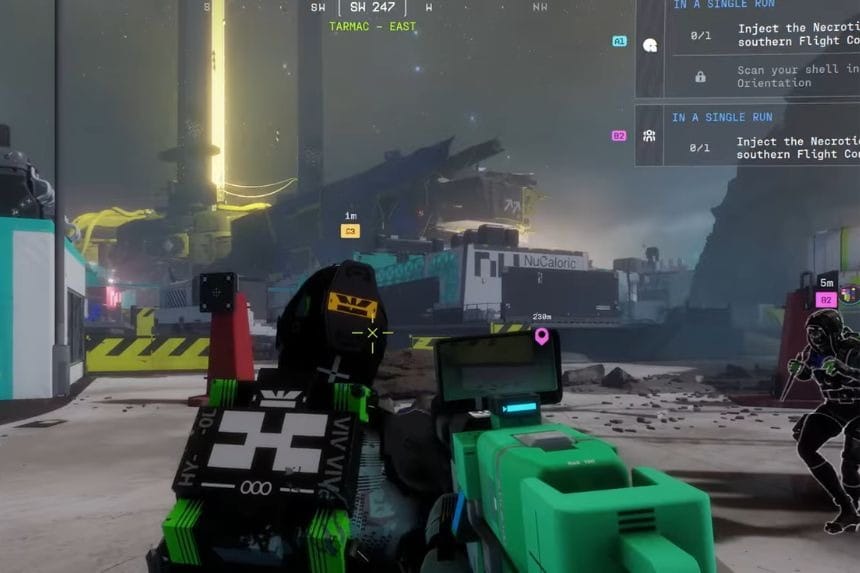Select the yellow C3 teammate marker
This screenshot has width=860, height=573.
[350, 231]
